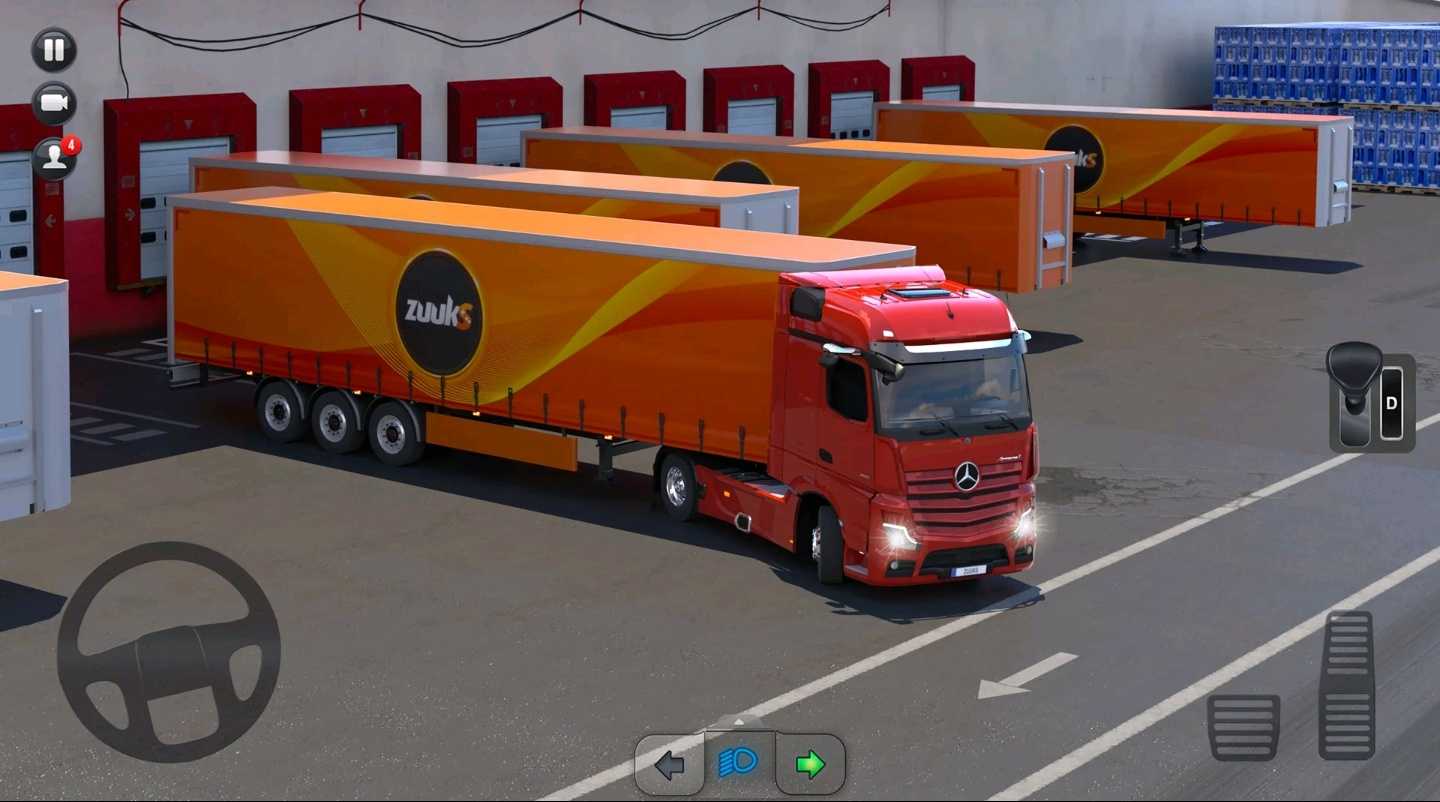Activate the left turn signal arrow
Screen dimensions: 1440x802
669,765
